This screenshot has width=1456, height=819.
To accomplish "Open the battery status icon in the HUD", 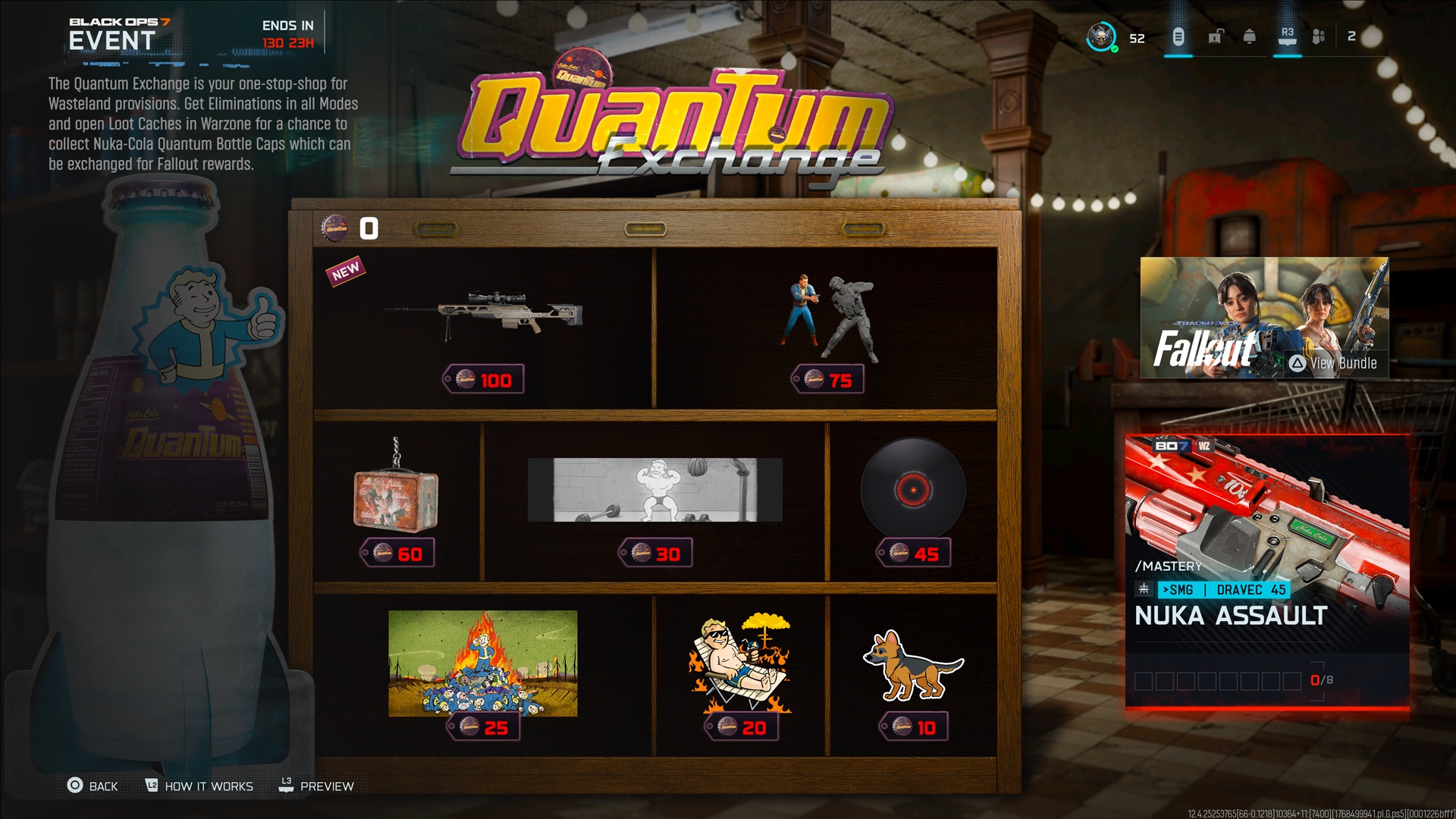I will pos(1178,36).
